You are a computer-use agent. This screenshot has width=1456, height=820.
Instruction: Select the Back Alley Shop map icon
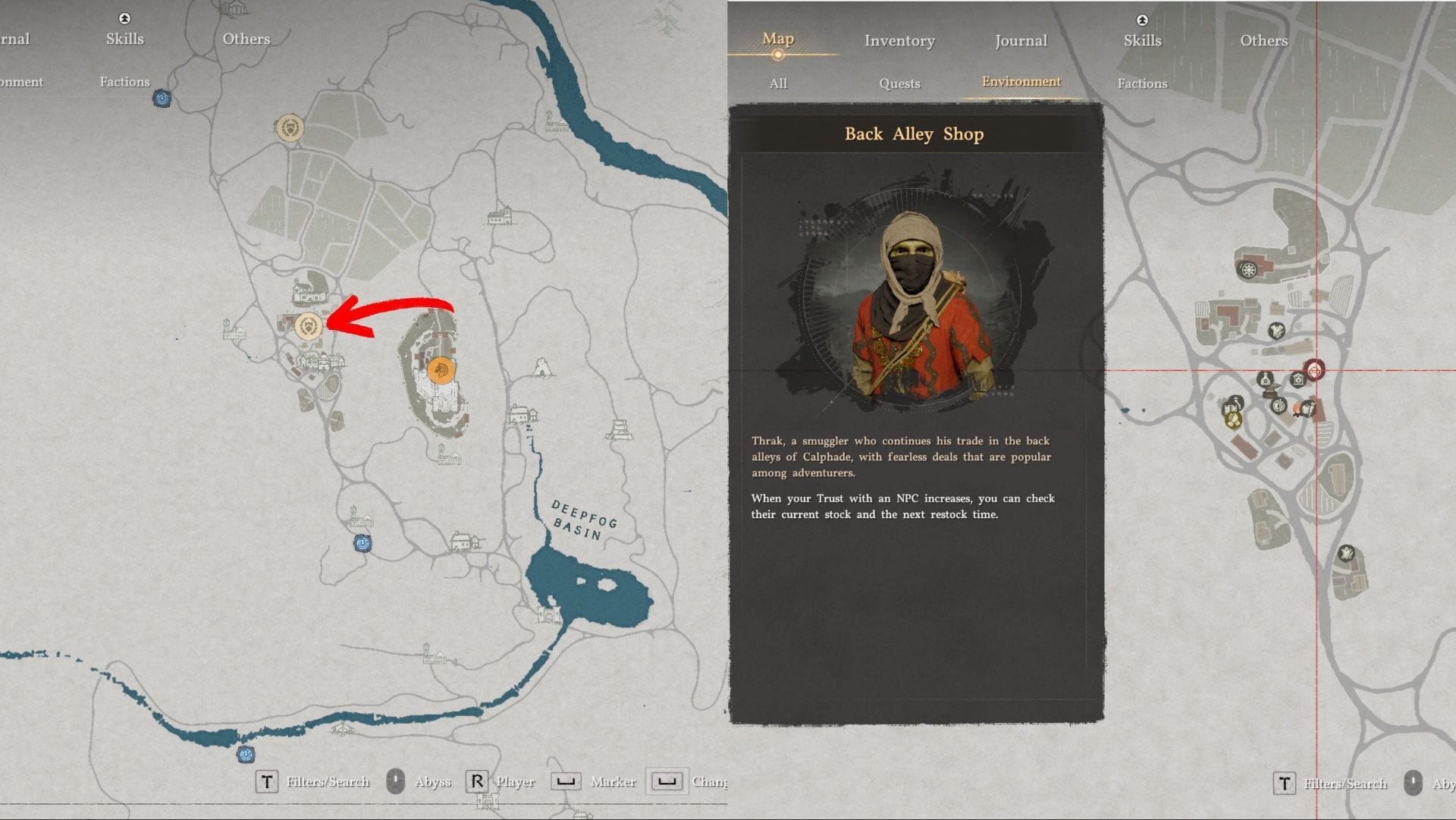click(x=1314, y=369)
